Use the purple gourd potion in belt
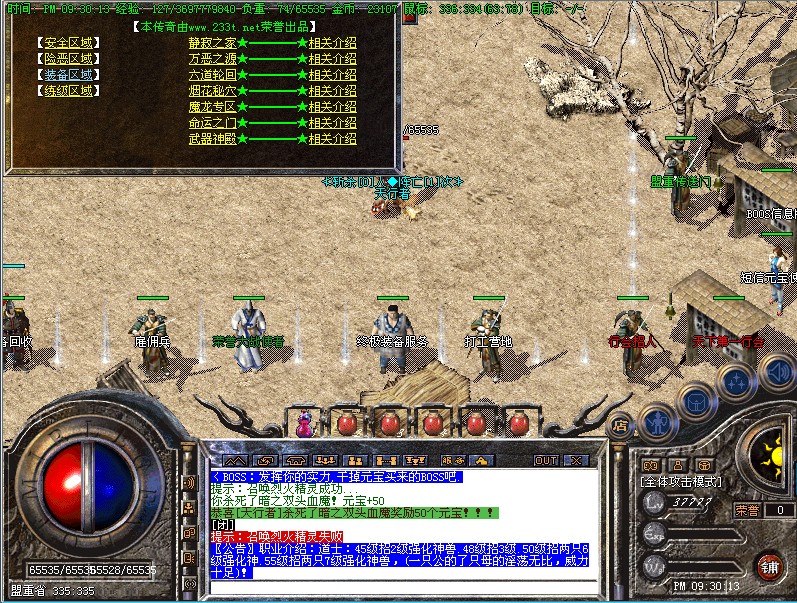797x603 pixels. pos(304,423)
